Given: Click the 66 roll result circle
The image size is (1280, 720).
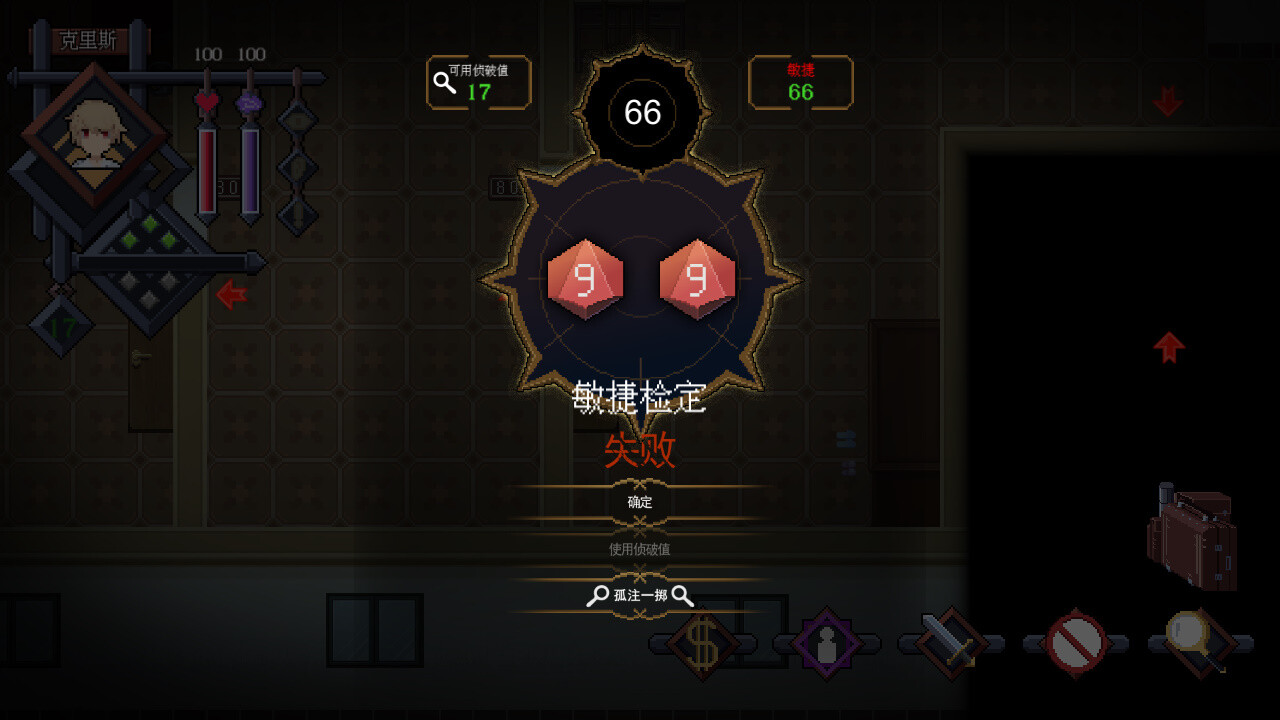Looking at the screenshot, I should [643, 113].
